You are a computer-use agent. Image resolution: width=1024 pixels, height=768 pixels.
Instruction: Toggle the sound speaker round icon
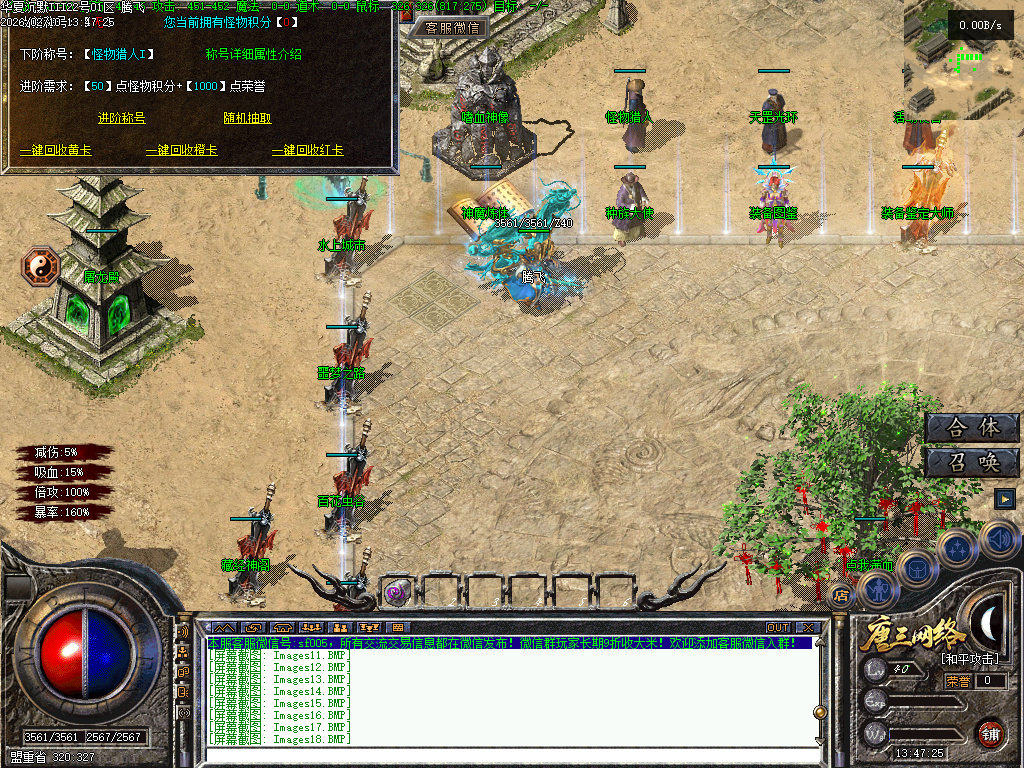[1000, 540]
